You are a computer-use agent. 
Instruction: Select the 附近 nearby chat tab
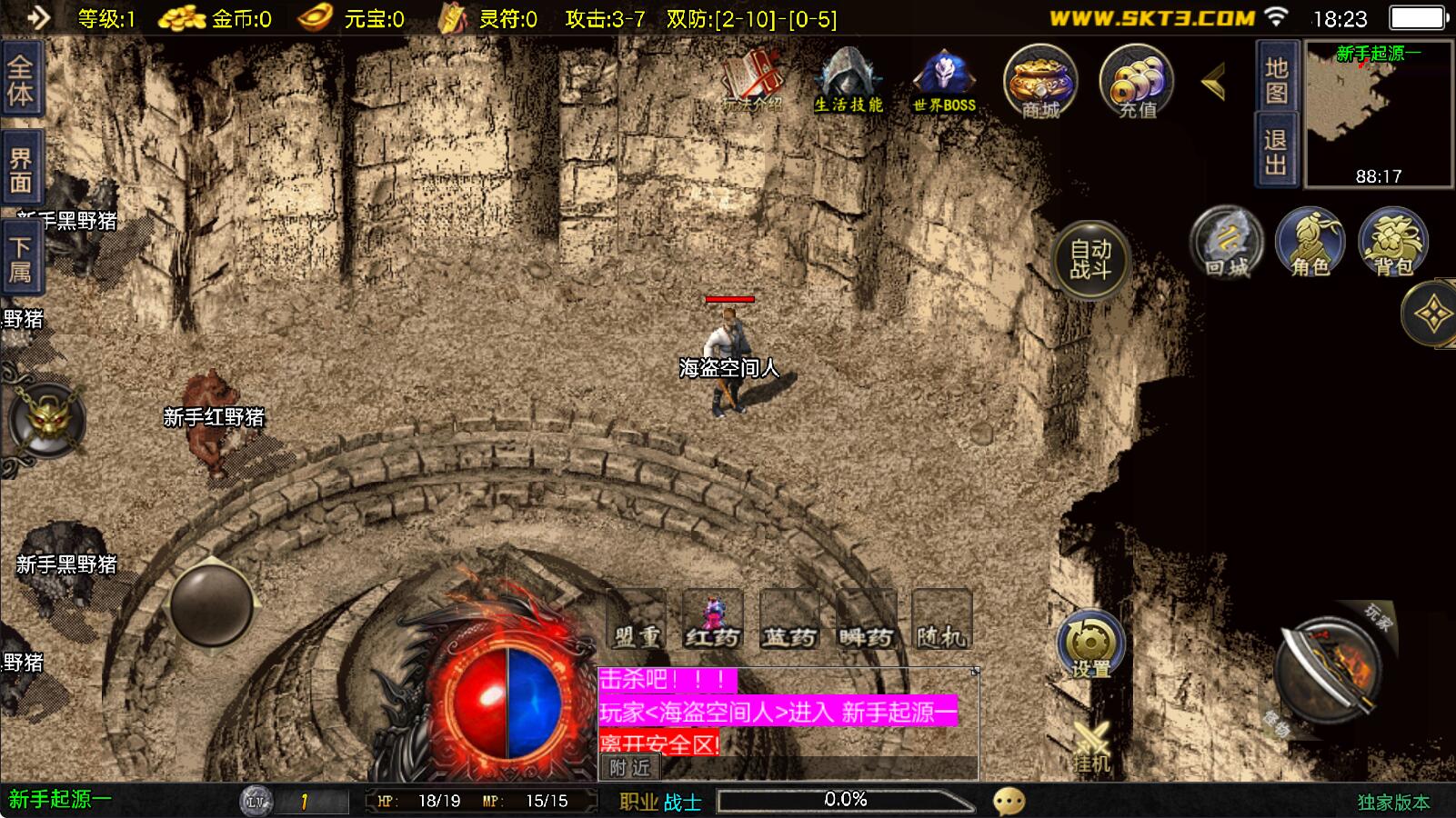[629, 768]
